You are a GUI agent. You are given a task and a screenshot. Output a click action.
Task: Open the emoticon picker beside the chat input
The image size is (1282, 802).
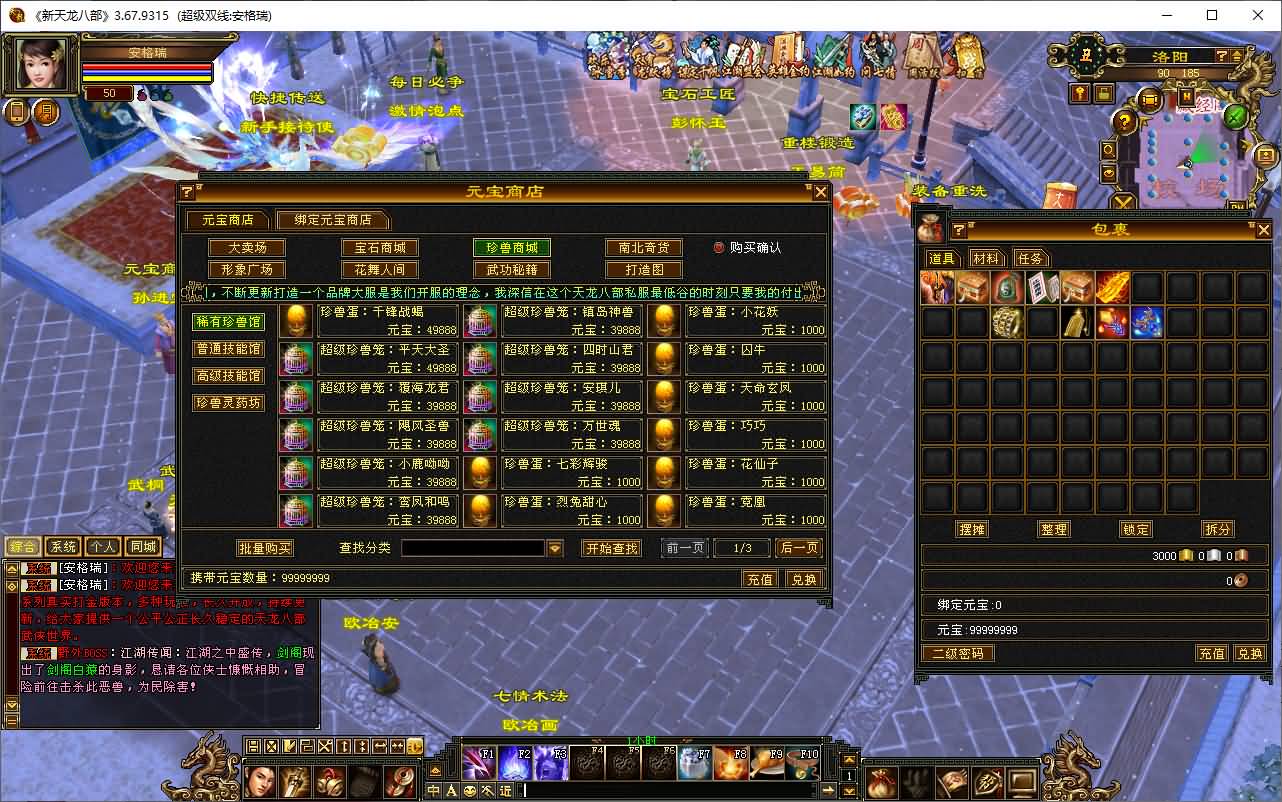pyautogui.click(x=470, y=788)
